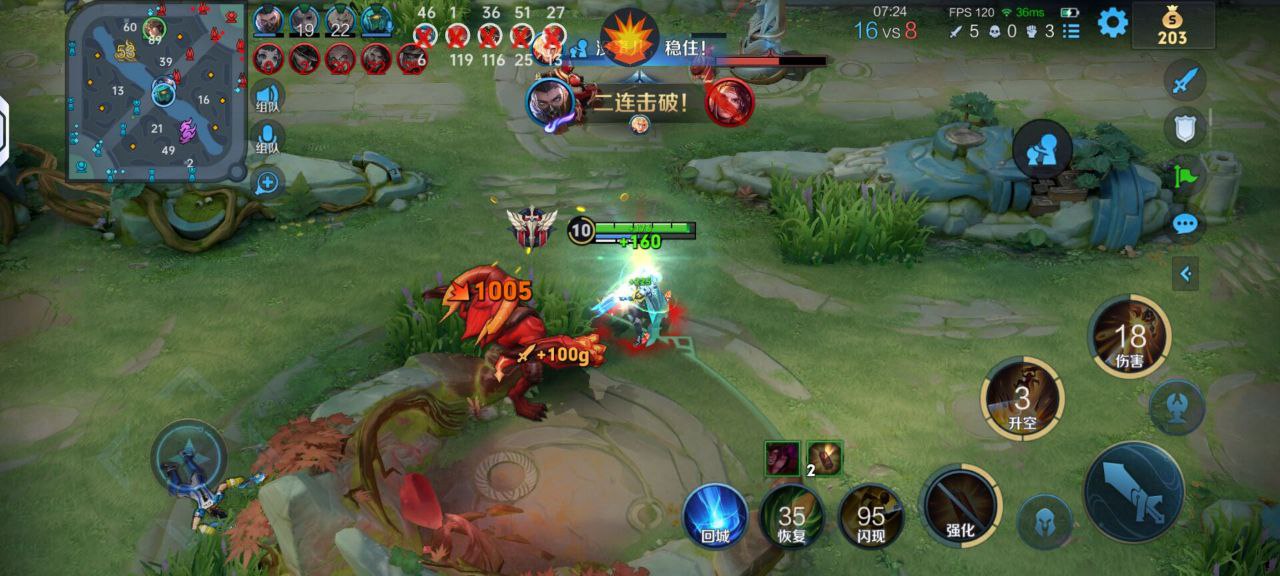Show the scoreboard list icon
Image resolution: width=1280 pixels, height=576 pixels.
[x=1071, y=31]
